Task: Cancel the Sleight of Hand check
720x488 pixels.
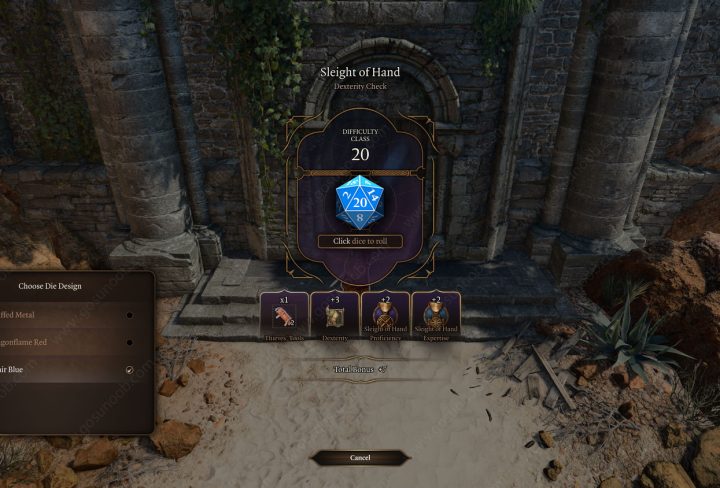Action: 360,458
